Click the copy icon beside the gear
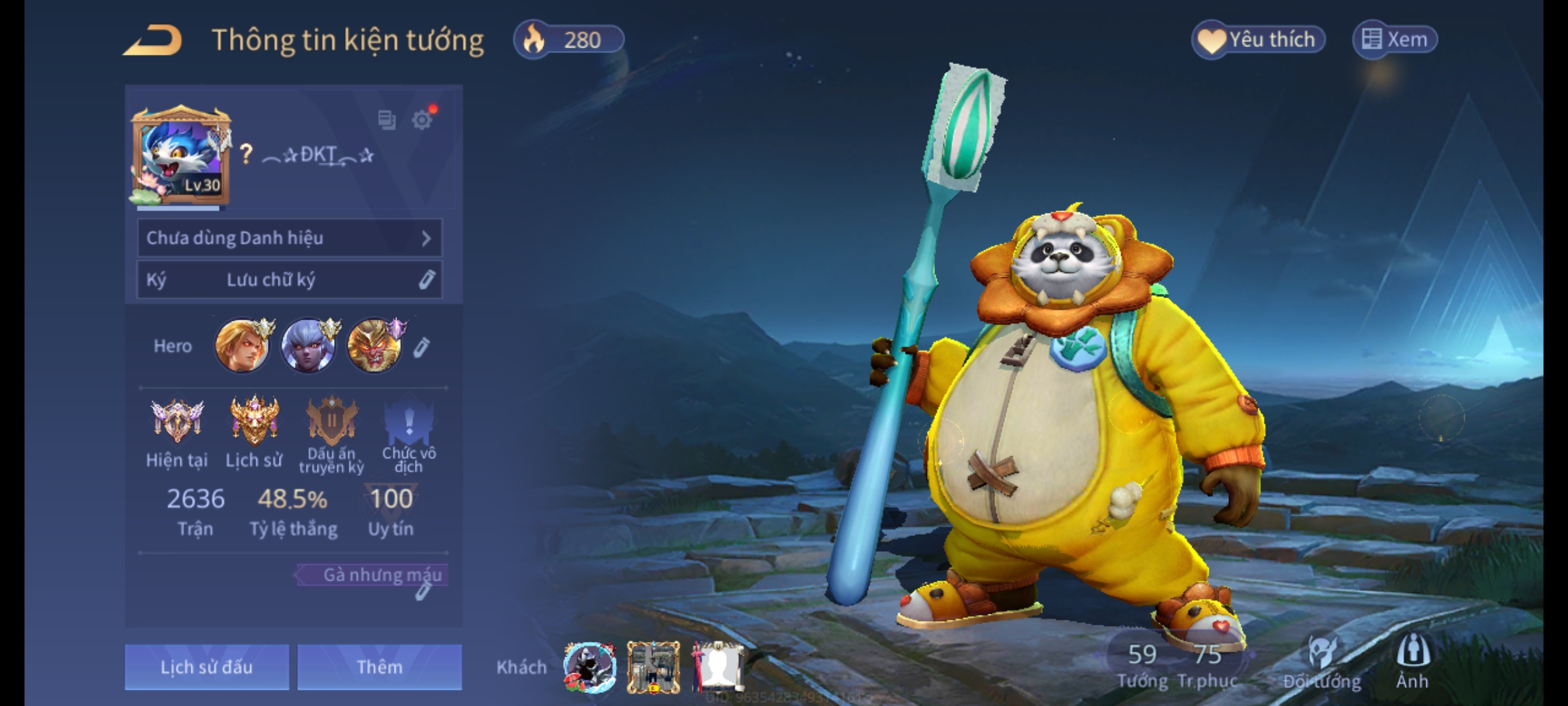Screen dimensions: 1568x706 (x=387, y=120)
